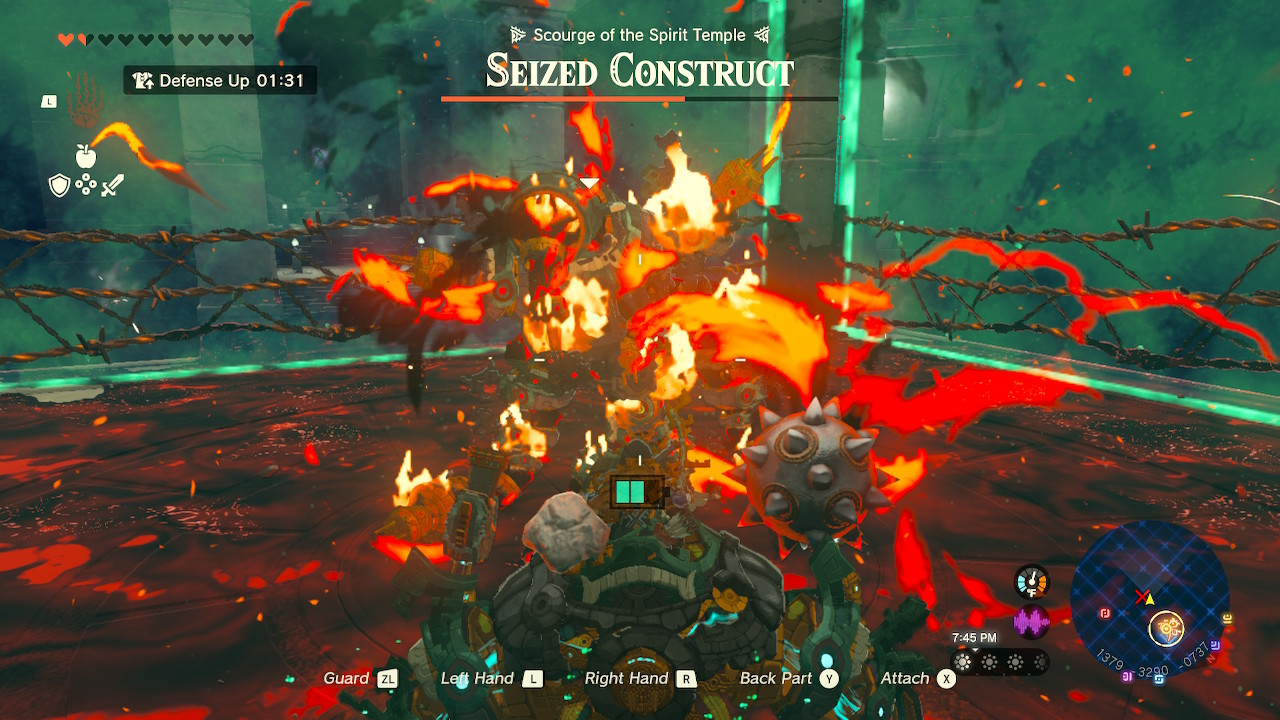Choose the Left Hand action label

477,678
